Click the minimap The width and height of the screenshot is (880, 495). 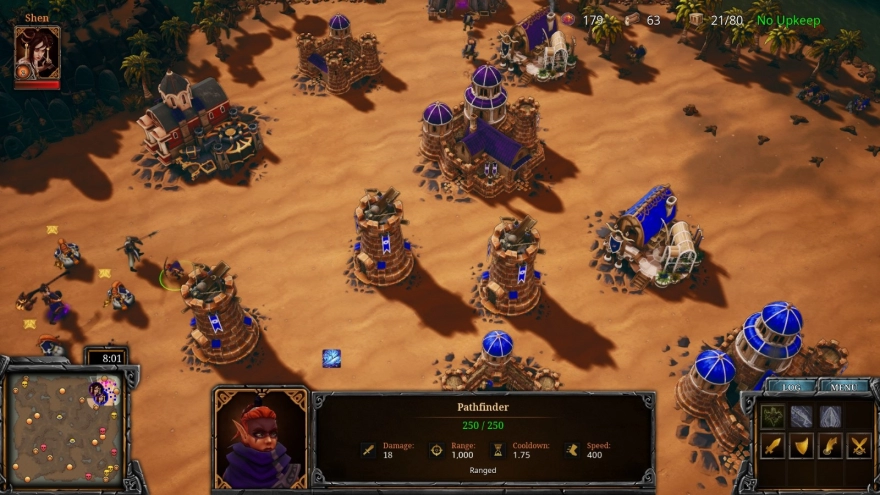65,426
